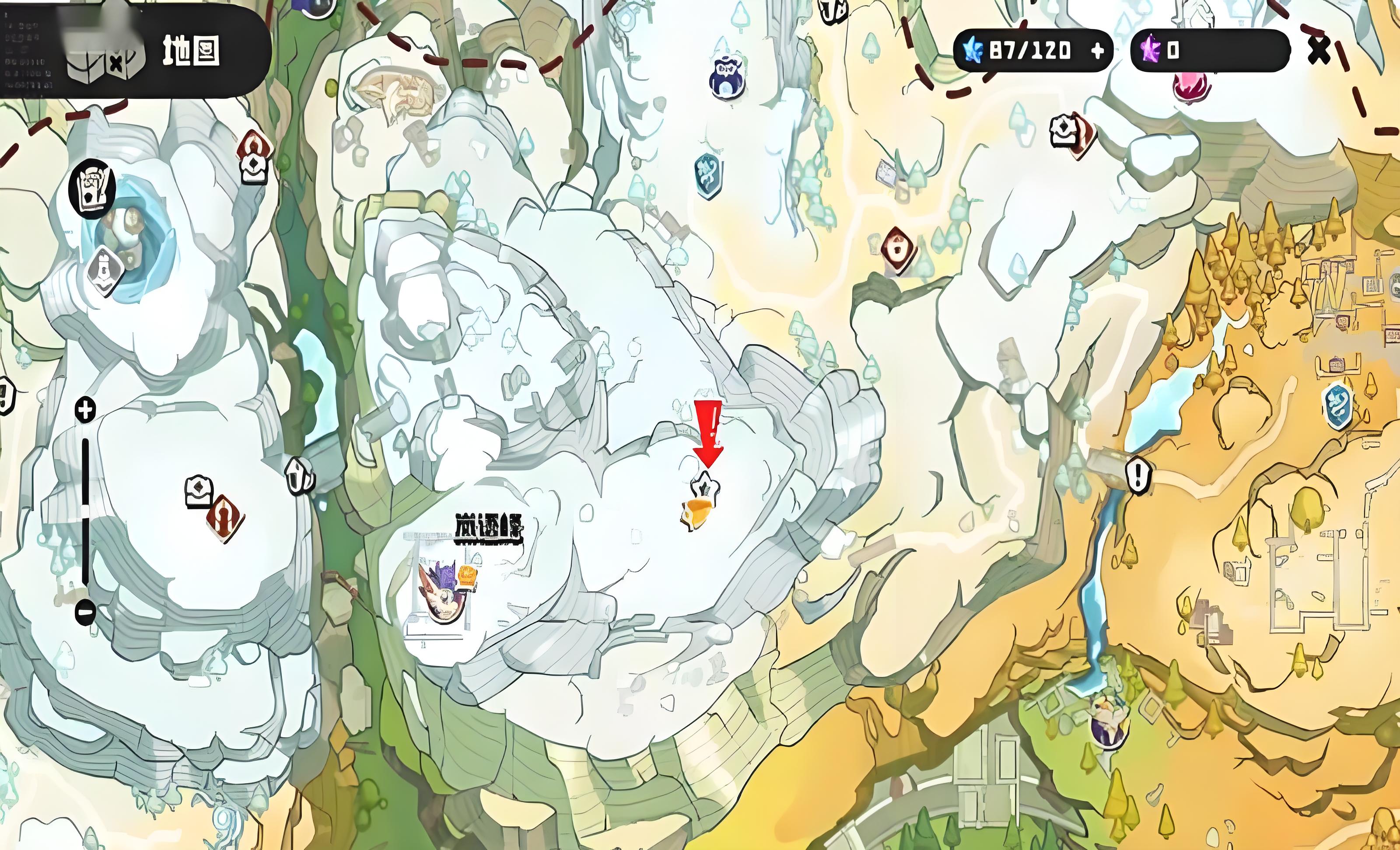Zoom out with the map's minus button

pos(85,612)
